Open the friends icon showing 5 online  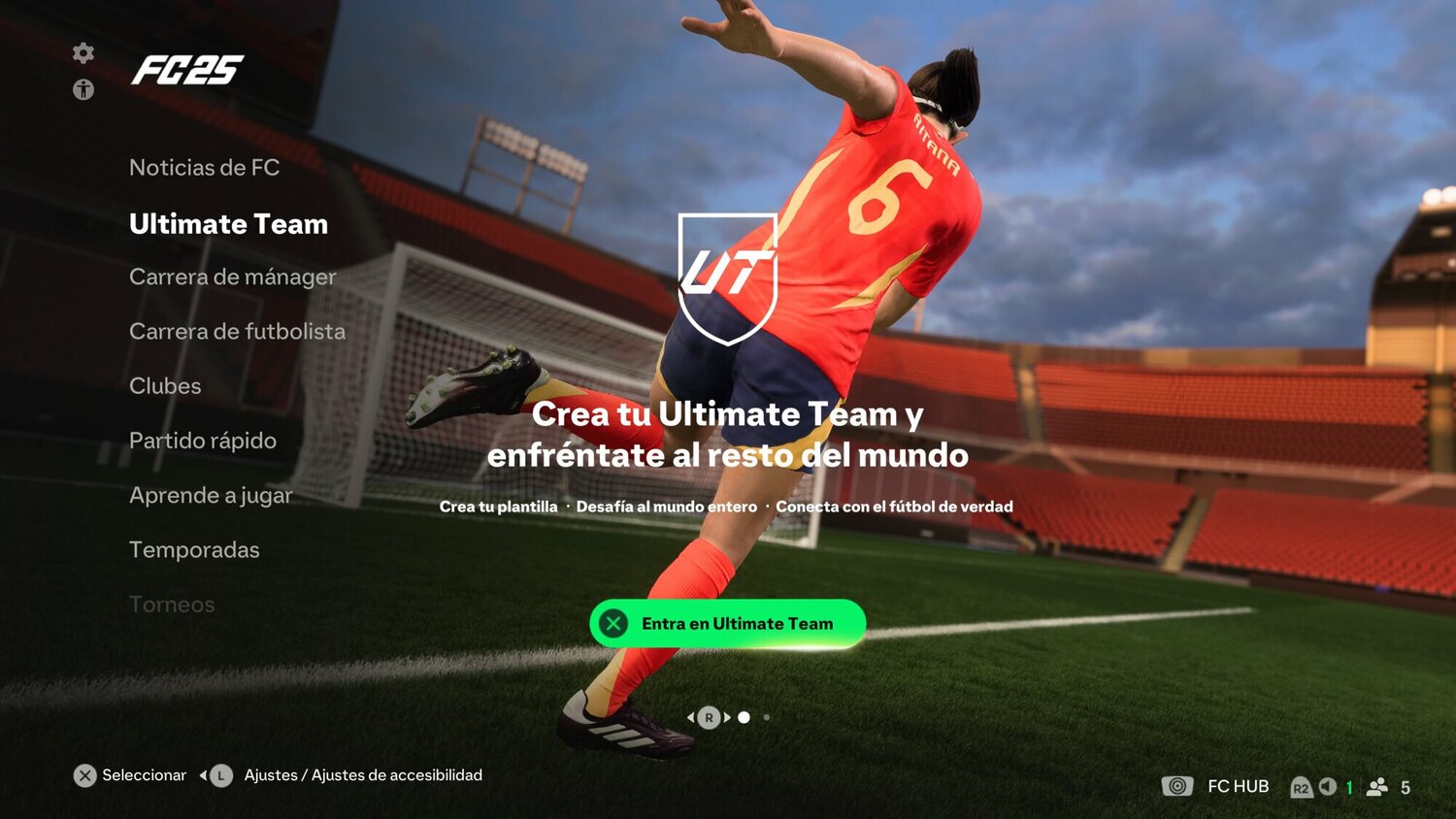(1376, 786)
